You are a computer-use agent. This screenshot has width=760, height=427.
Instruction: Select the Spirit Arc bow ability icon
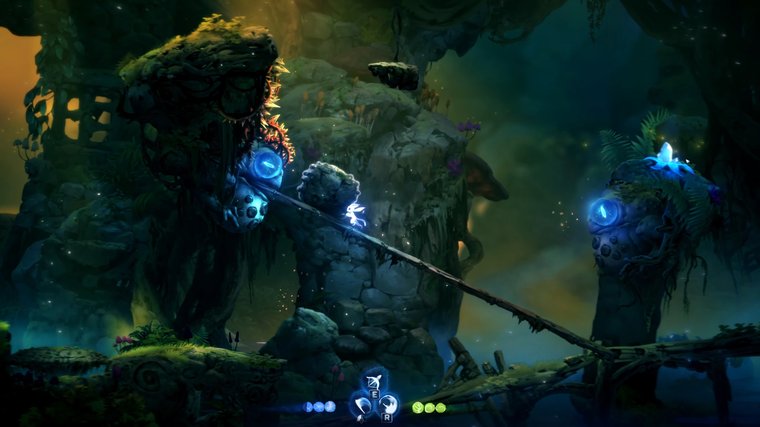(x=374, y=383)
